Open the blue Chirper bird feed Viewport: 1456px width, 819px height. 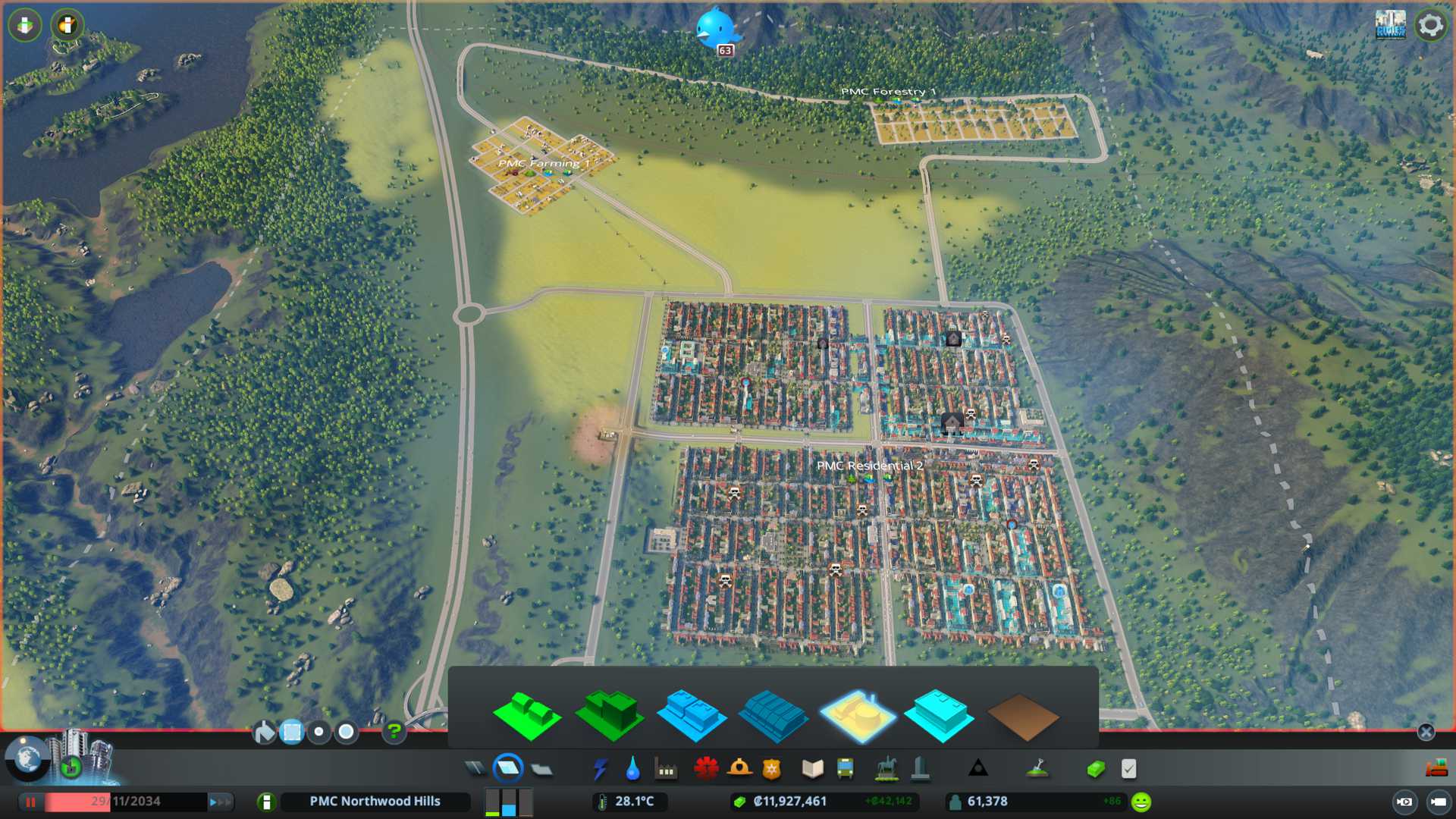click(716, 29)
